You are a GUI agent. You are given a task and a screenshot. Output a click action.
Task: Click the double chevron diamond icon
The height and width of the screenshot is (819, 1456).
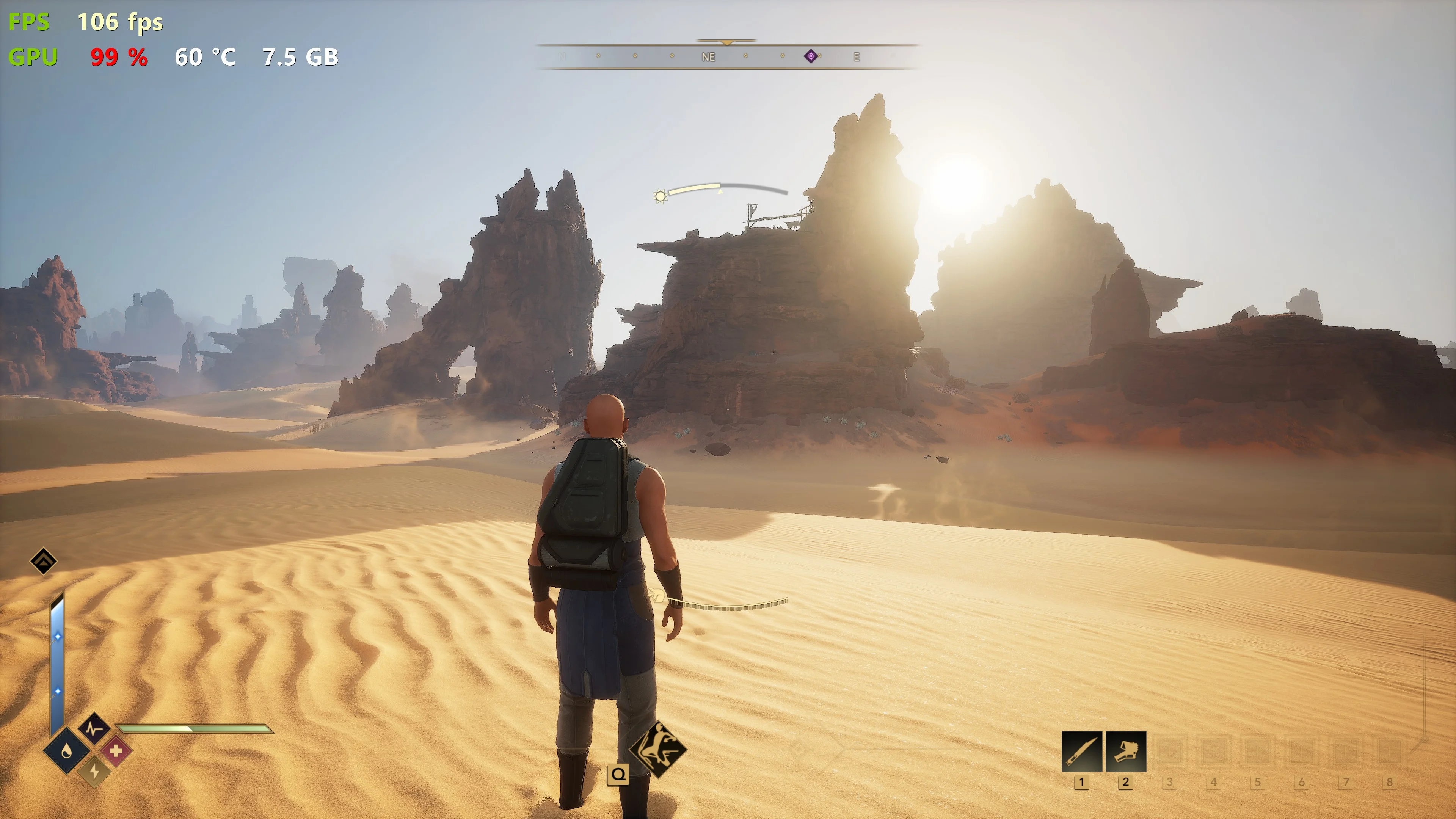(x=44, y=561)
